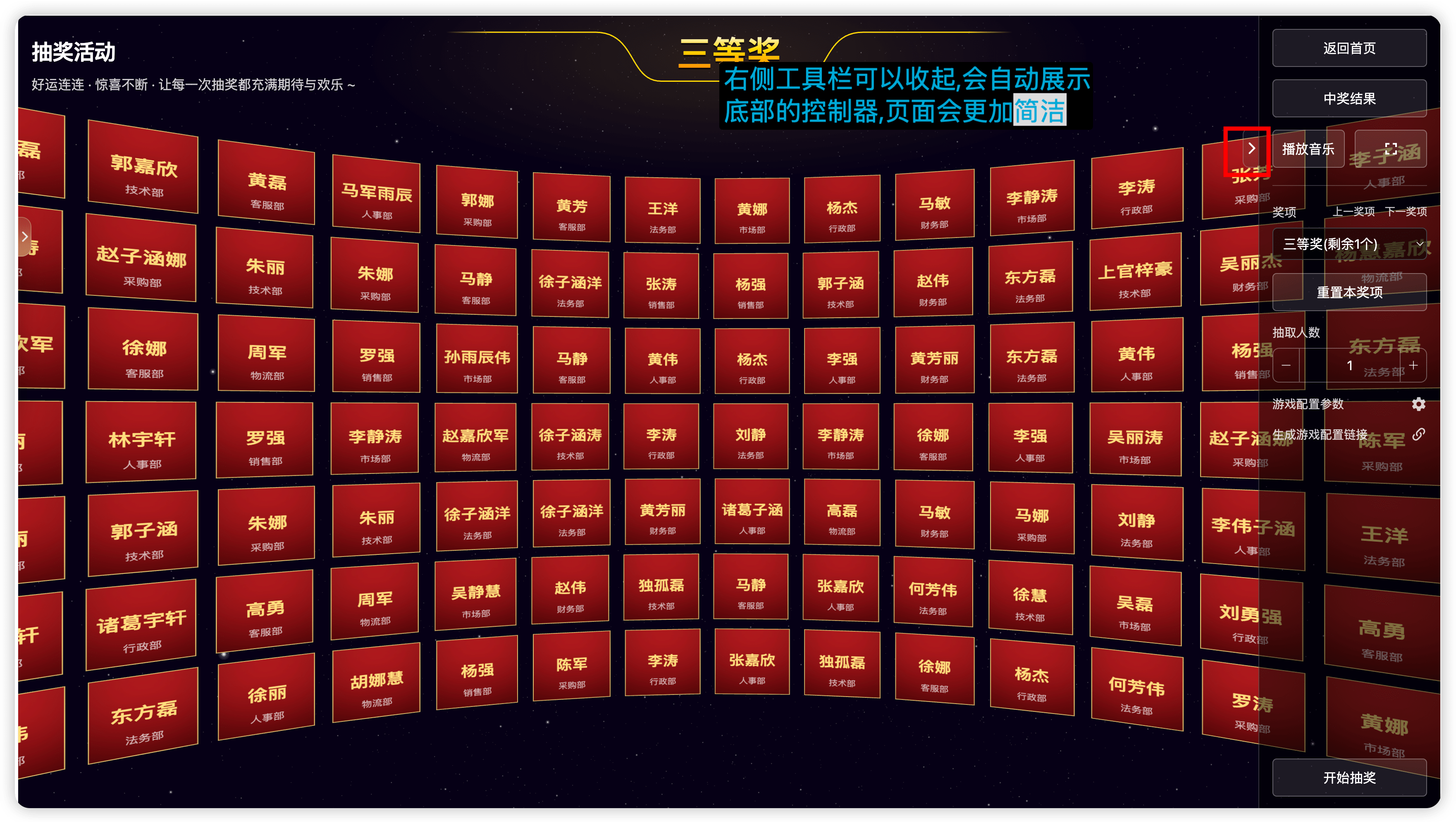Click the 生成游戏配置链接 text link
The width and height of the screenshot is (1456, 823).
tap(1320, 434)
